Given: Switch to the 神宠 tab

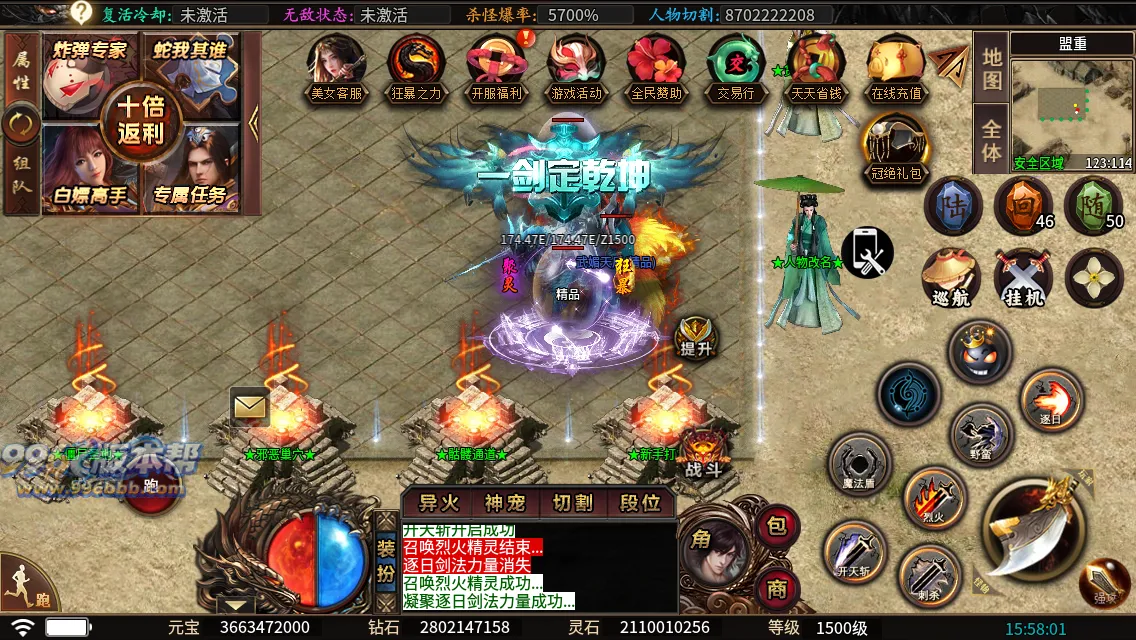Looking at the screenshot, I should [505, 503].
